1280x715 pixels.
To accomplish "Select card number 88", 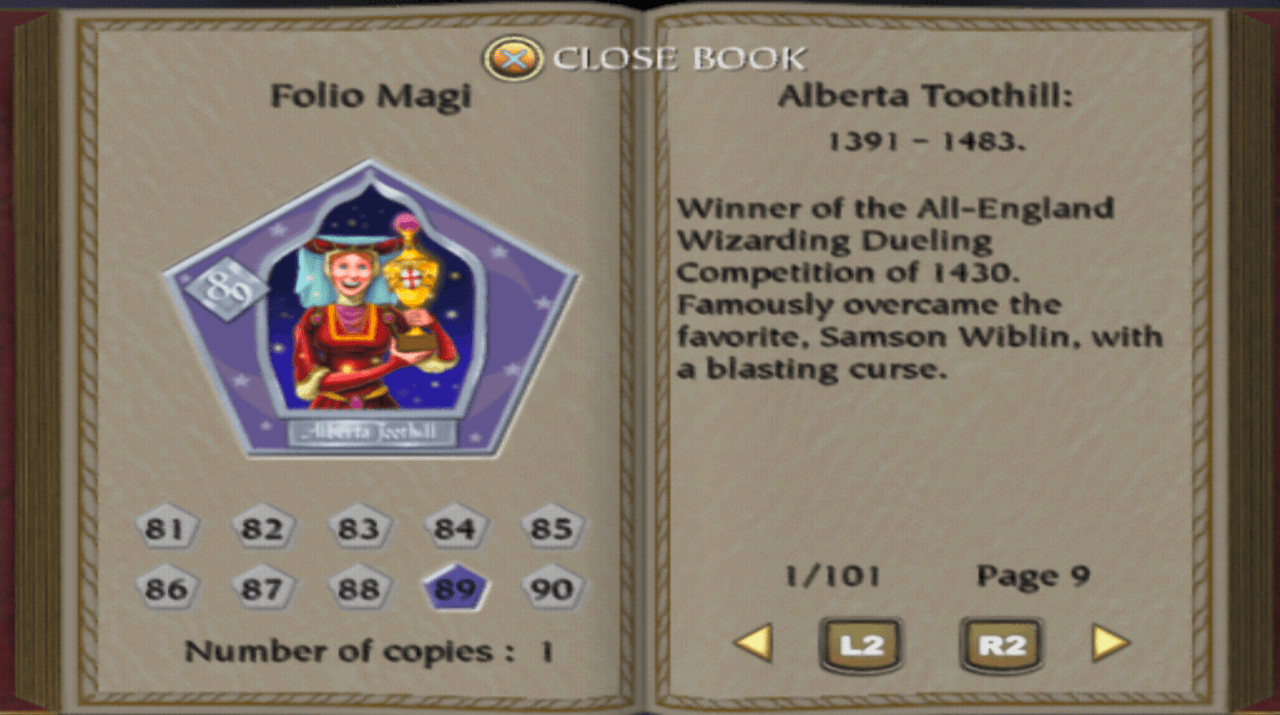I will (x=358, y=589).
